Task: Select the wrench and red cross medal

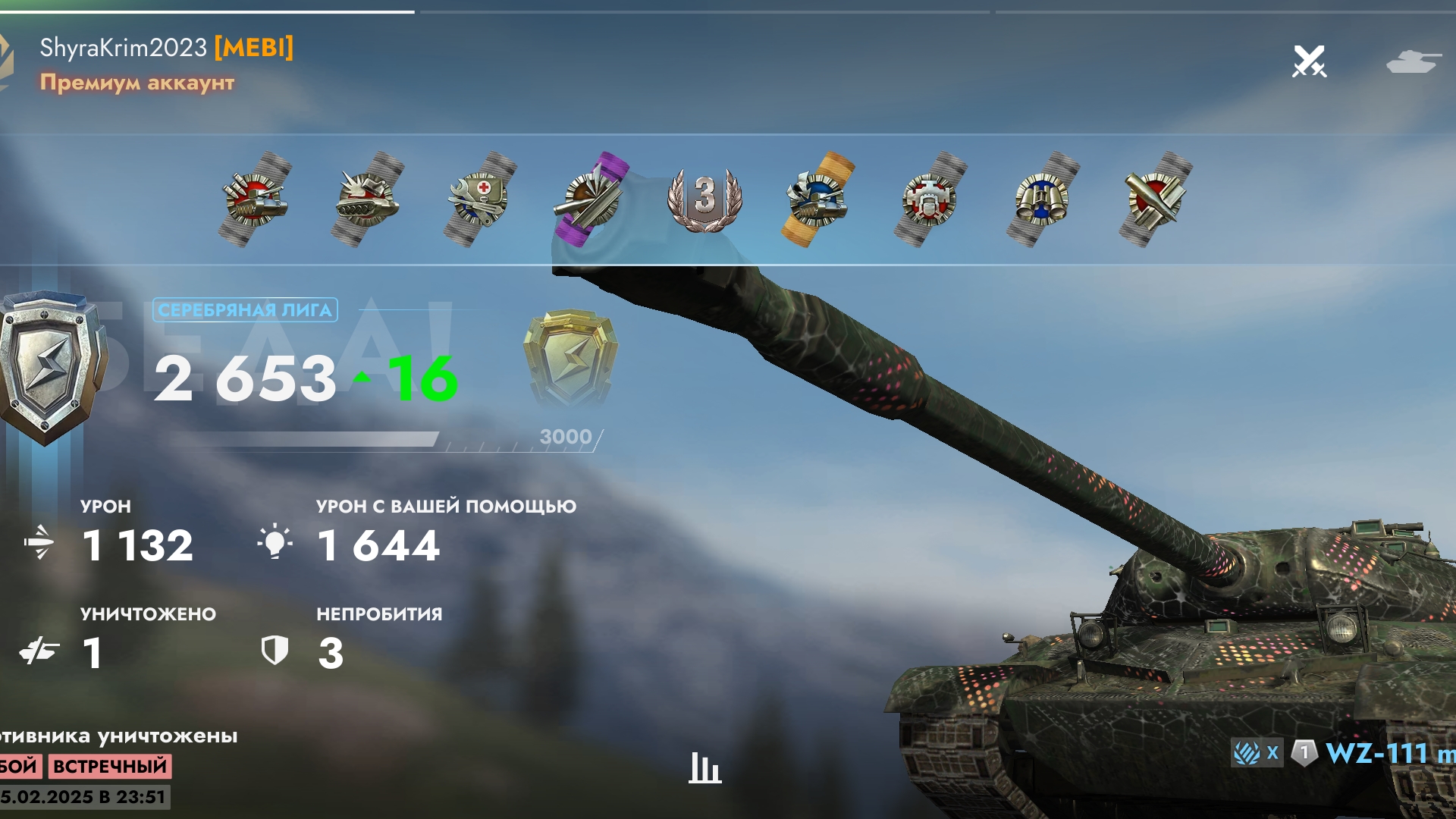Action: click(x=480, y=199)
